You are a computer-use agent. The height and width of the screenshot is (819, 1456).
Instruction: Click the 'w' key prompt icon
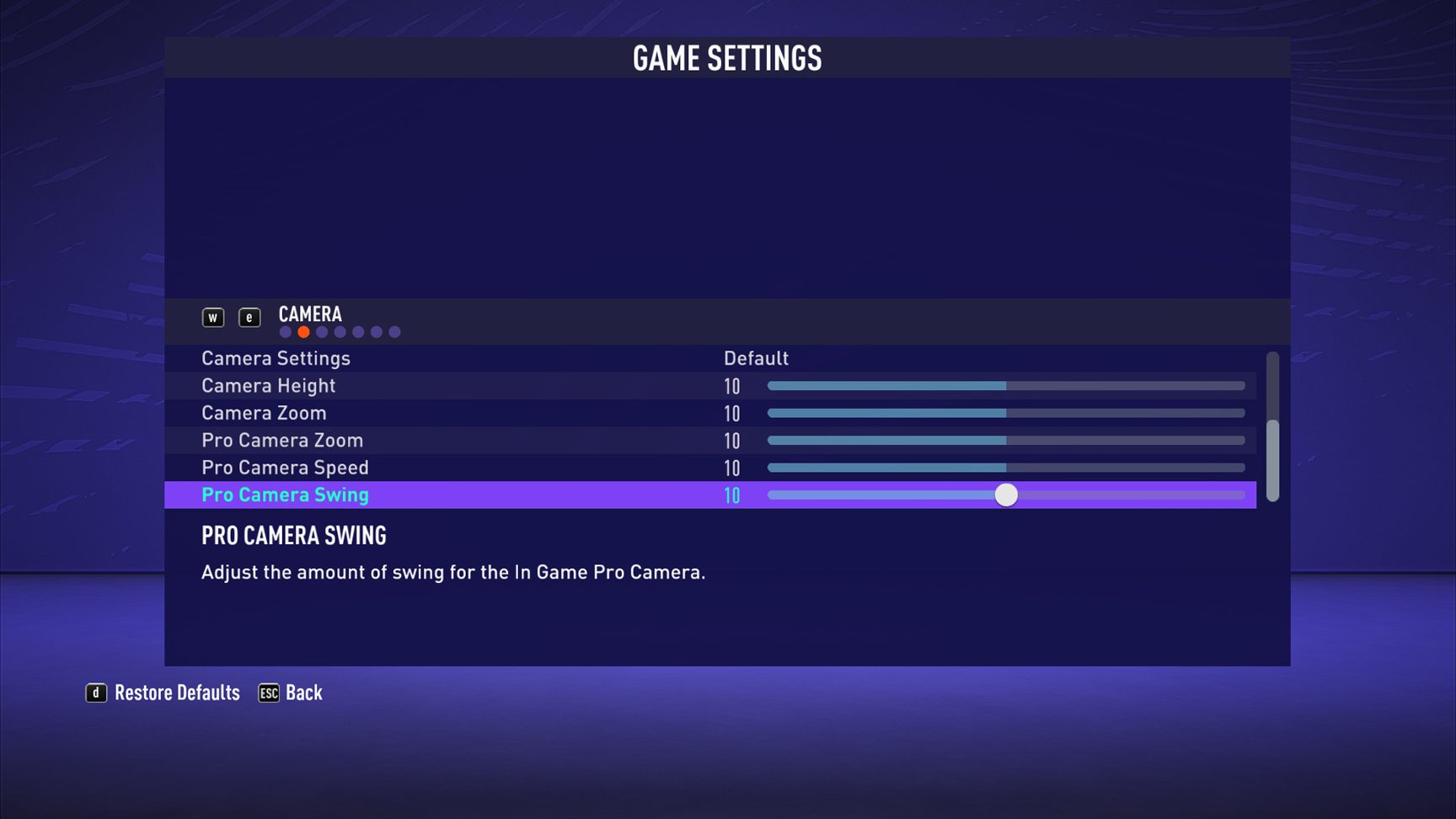tap(213, 318)
